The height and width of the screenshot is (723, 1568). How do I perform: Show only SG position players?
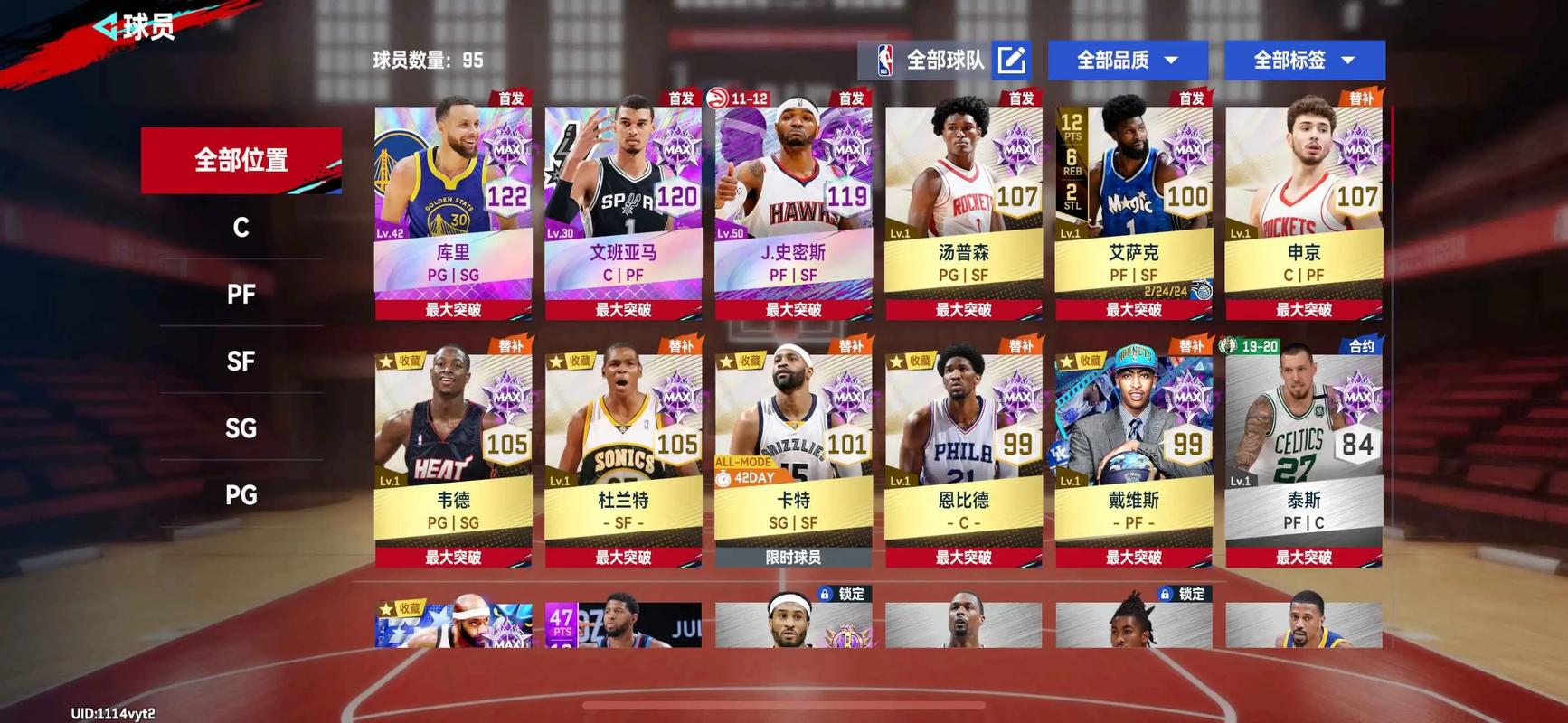[241, 427]
